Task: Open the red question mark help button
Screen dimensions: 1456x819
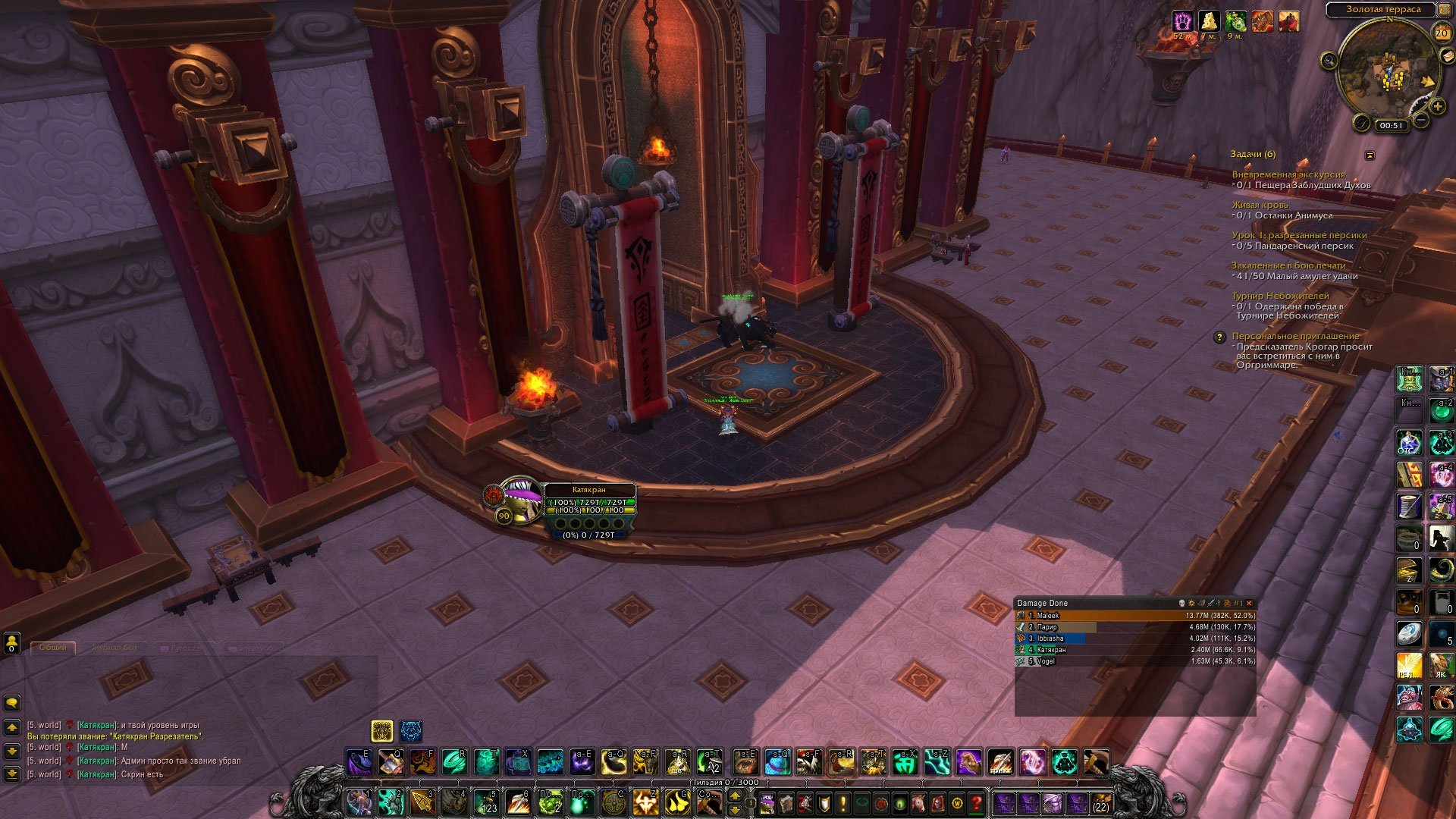Action: coord(977,802)
